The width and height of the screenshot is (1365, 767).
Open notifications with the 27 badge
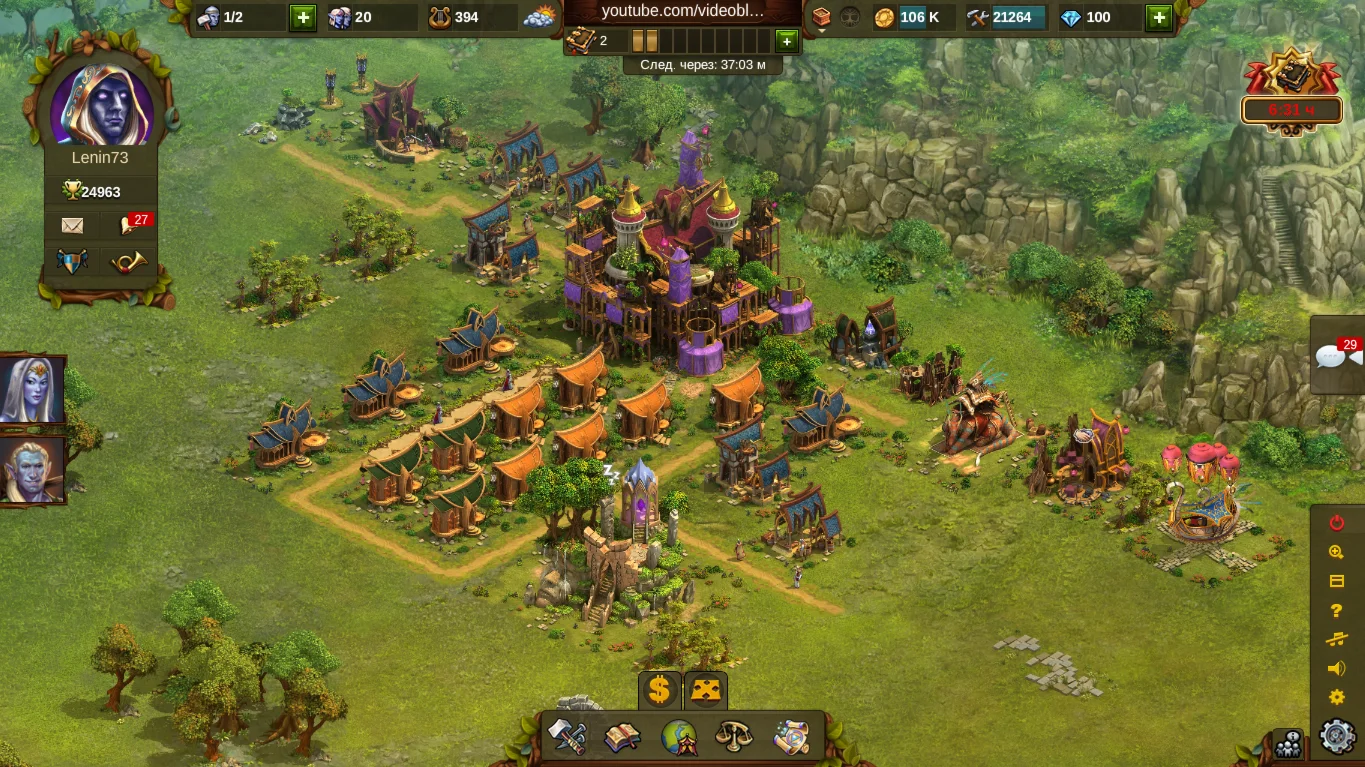point(130,226)
